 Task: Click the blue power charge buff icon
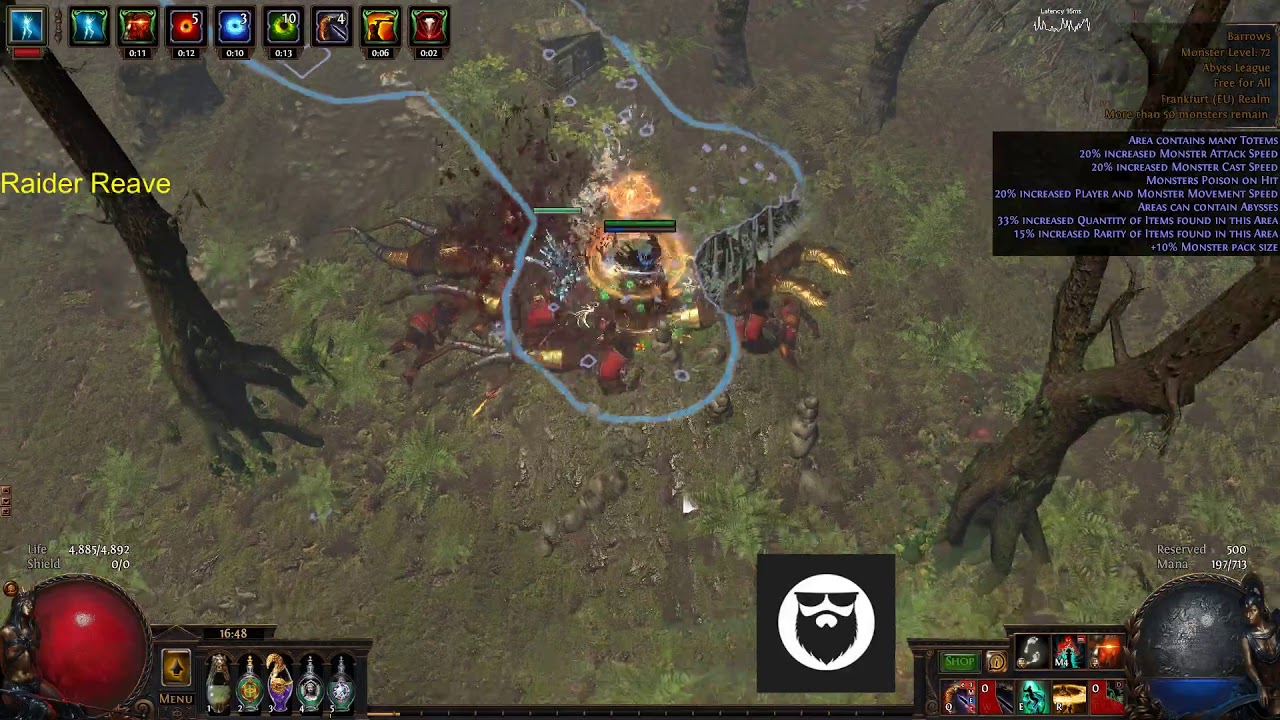[x=234, y=27]
